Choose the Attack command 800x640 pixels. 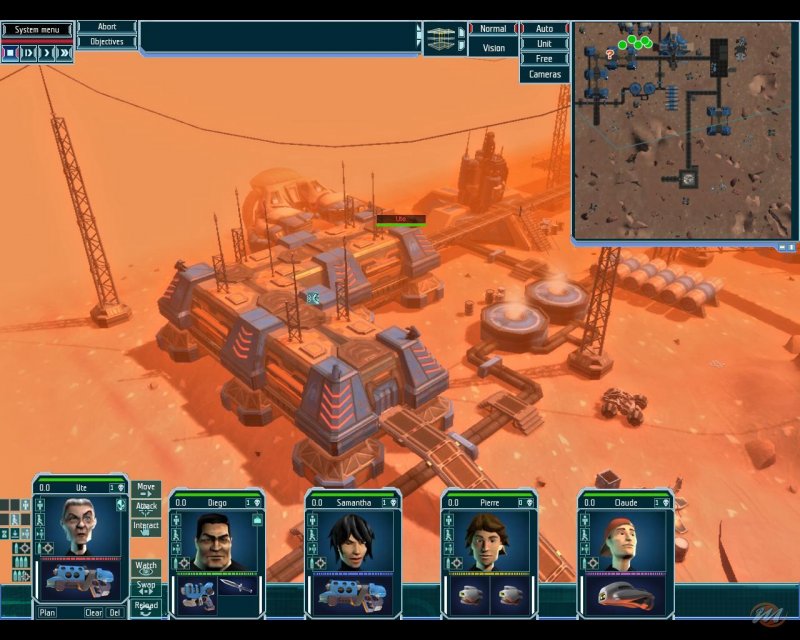pos(146,508)
